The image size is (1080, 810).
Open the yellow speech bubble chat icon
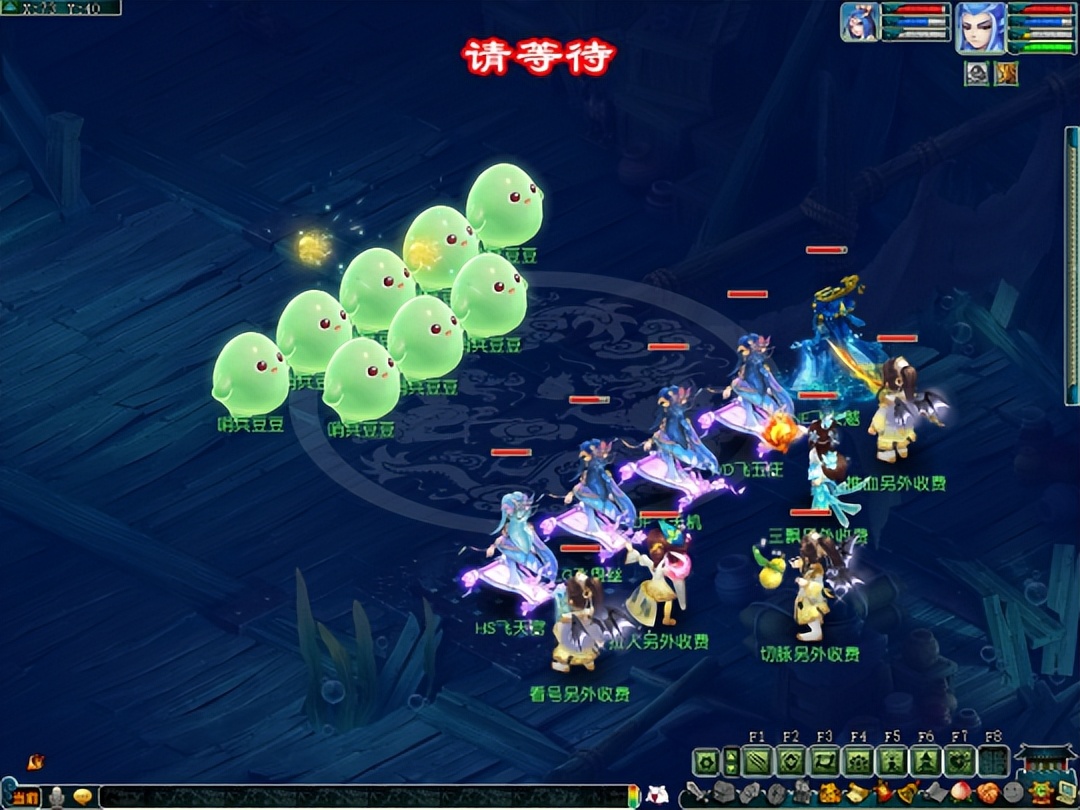point(83,797)
